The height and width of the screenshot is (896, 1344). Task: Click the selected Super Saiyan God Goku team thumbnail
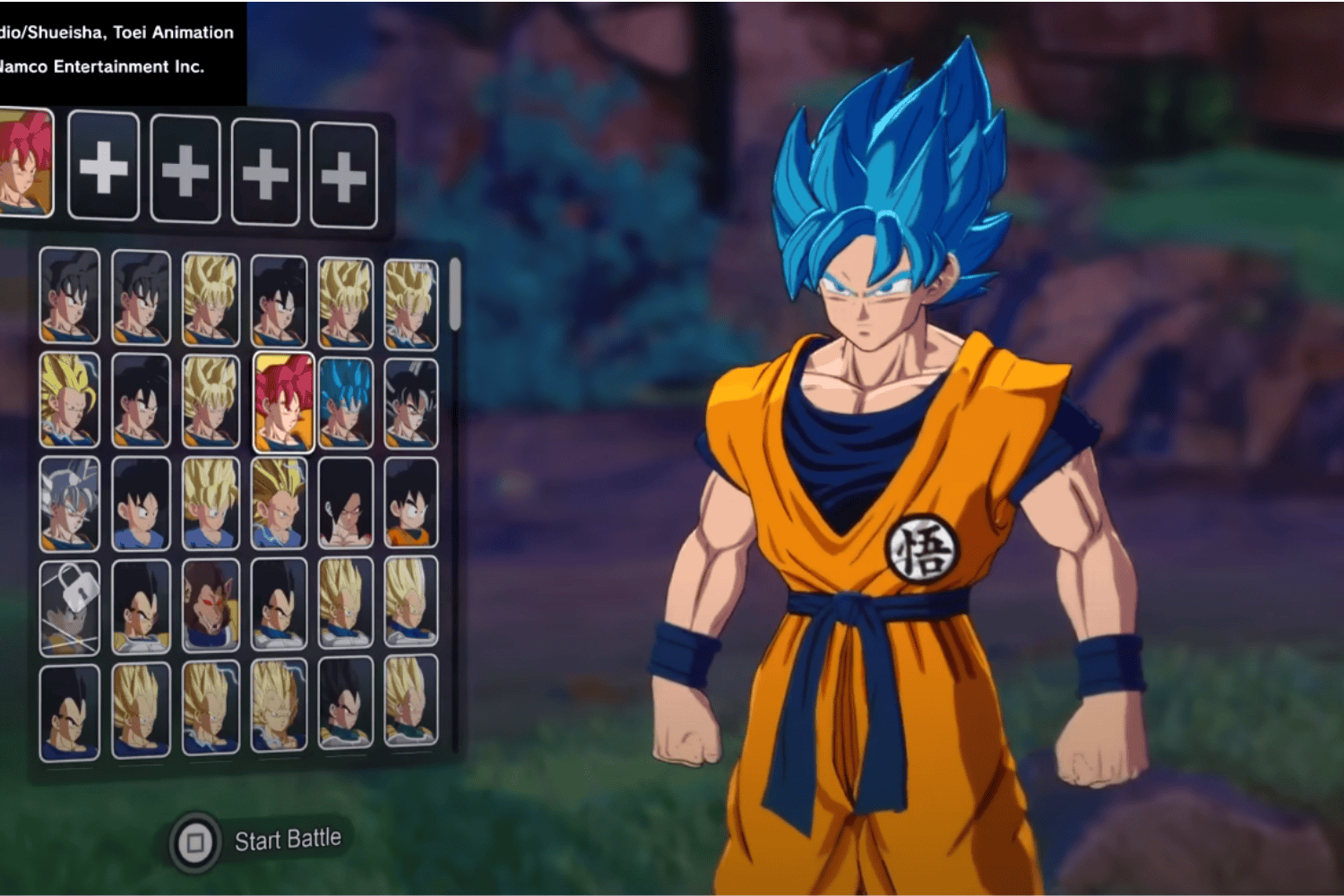[27, 166]
